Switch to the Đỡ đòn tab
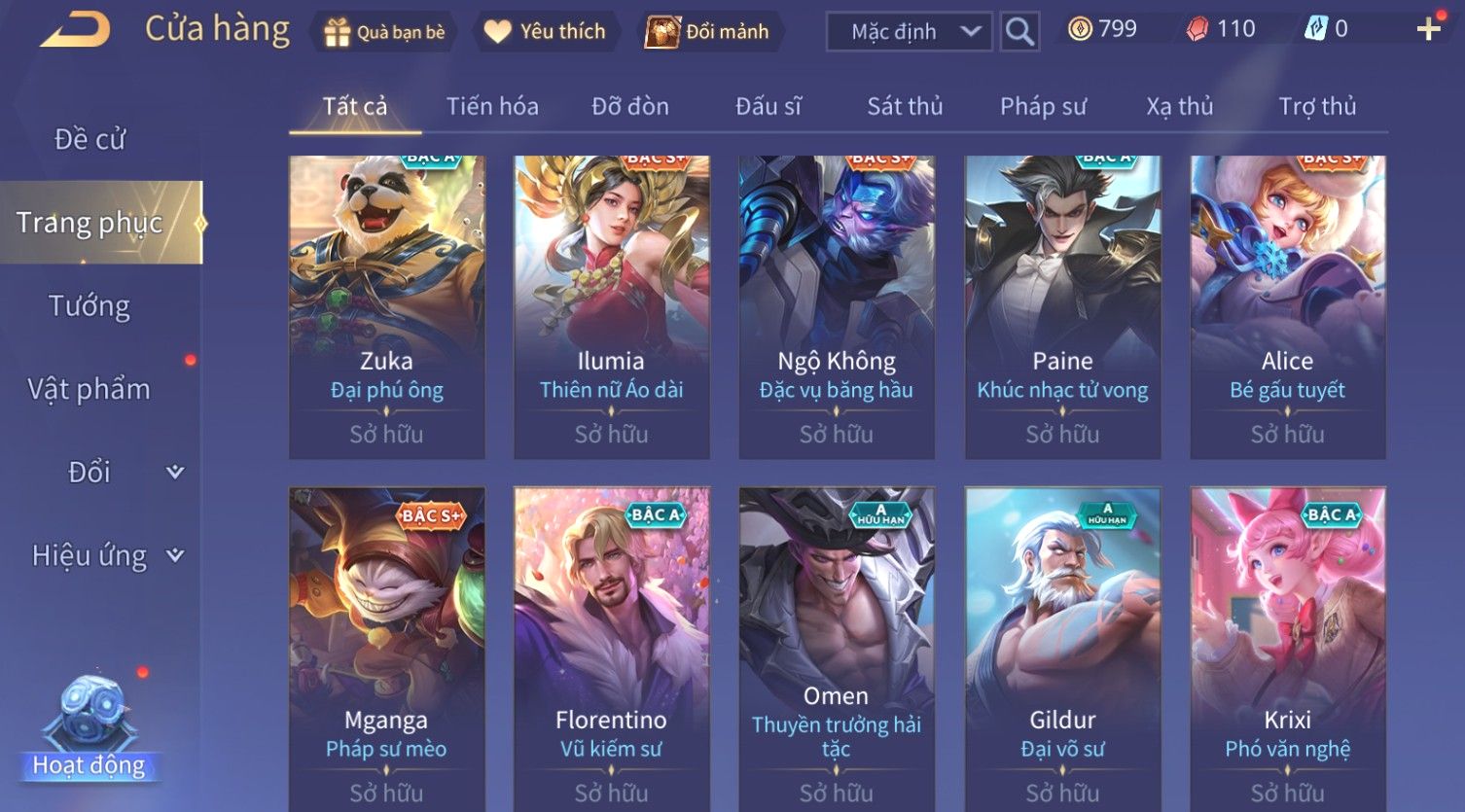 coord(630,106)
